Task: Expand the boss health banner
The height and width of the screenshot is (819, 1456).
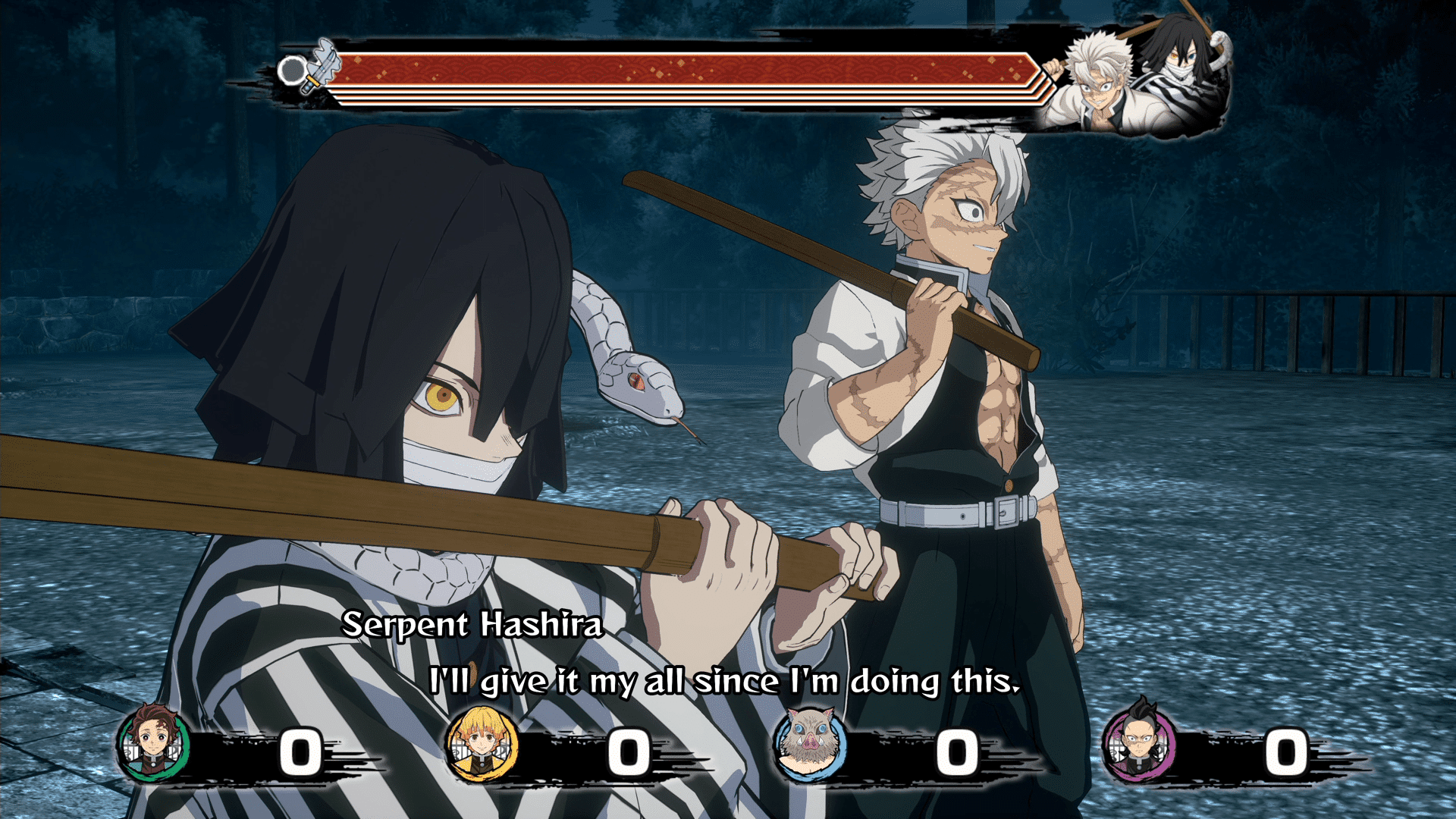Action: point(682,72)
